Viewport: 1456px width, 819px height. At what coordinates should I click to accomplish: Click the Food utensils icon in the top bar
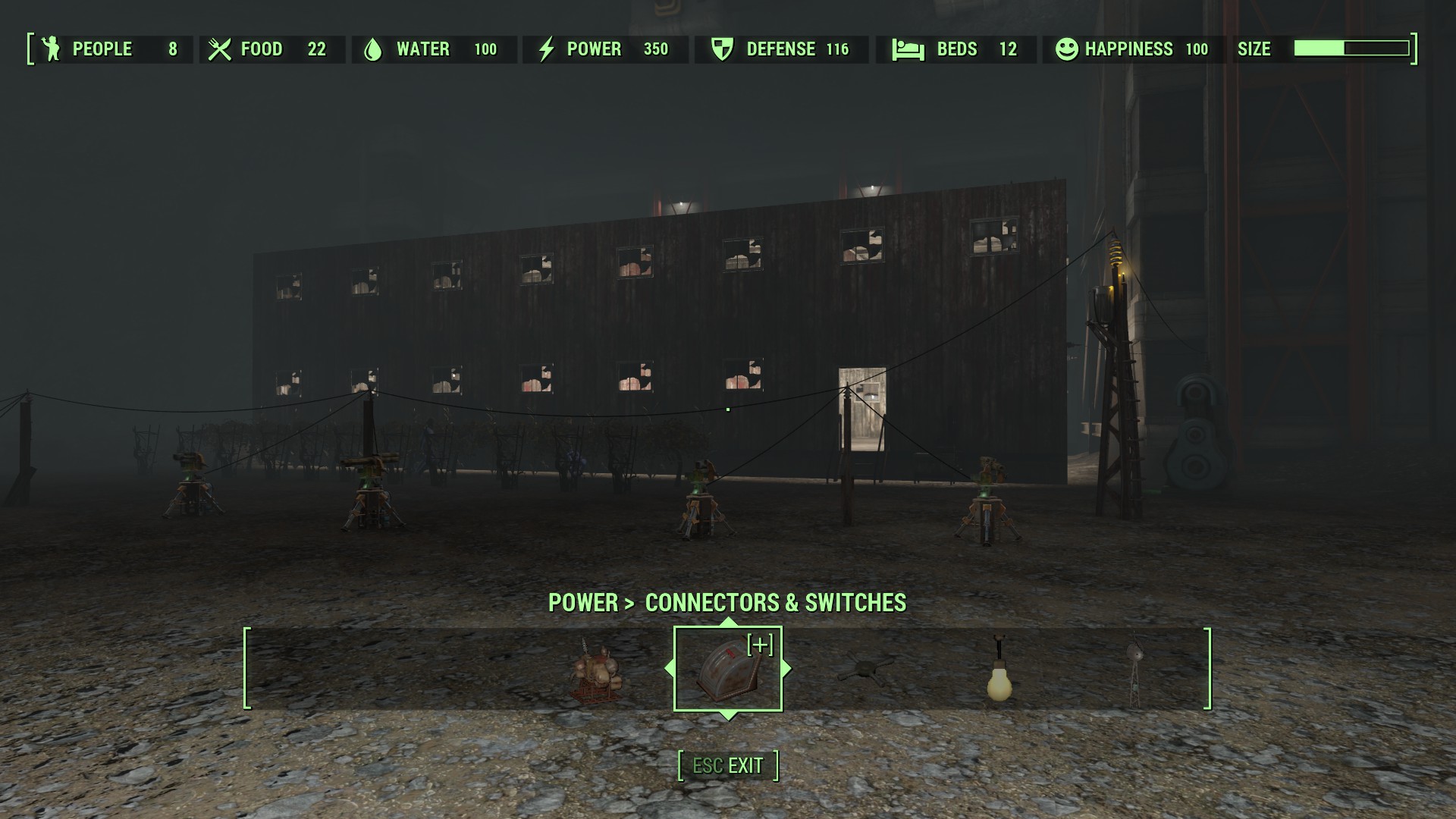(x=219, y=49)
